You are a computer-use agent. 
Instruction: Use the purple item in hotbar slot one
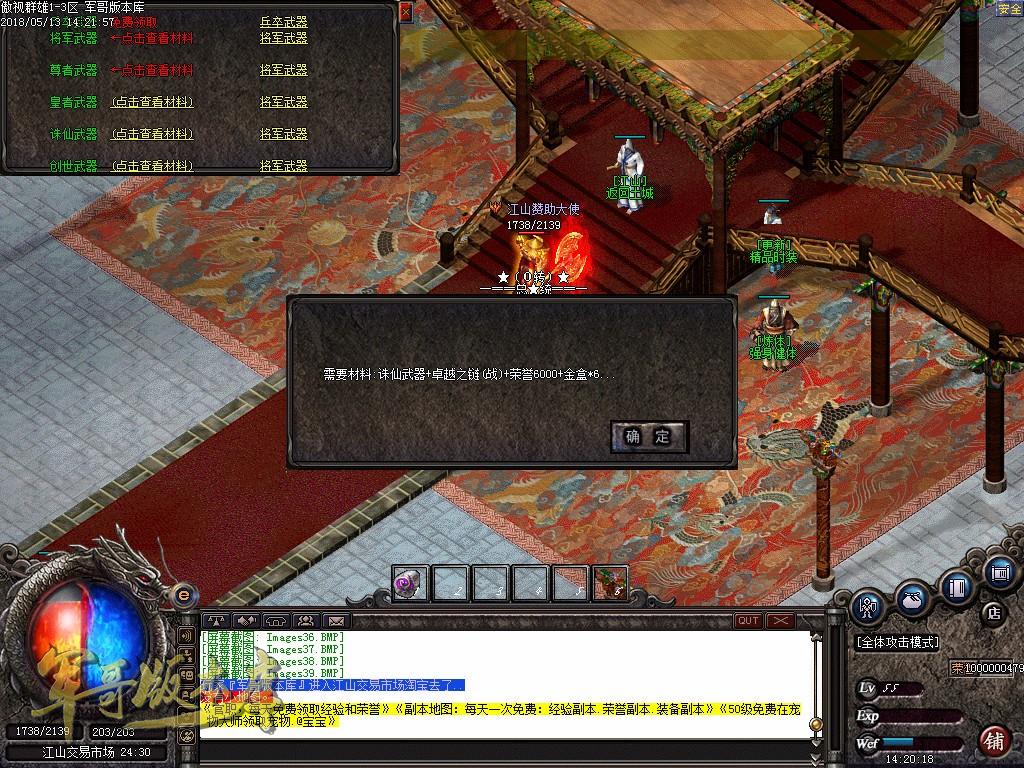point(410,583)
